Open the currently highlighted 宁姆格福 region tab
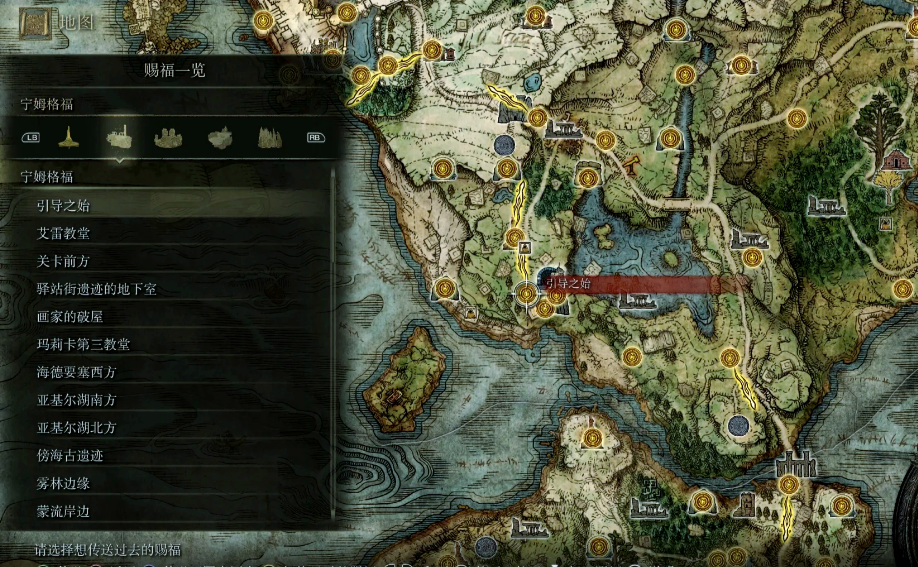The height and width of the screenshot is (567, 918). [x=119, y=137]
